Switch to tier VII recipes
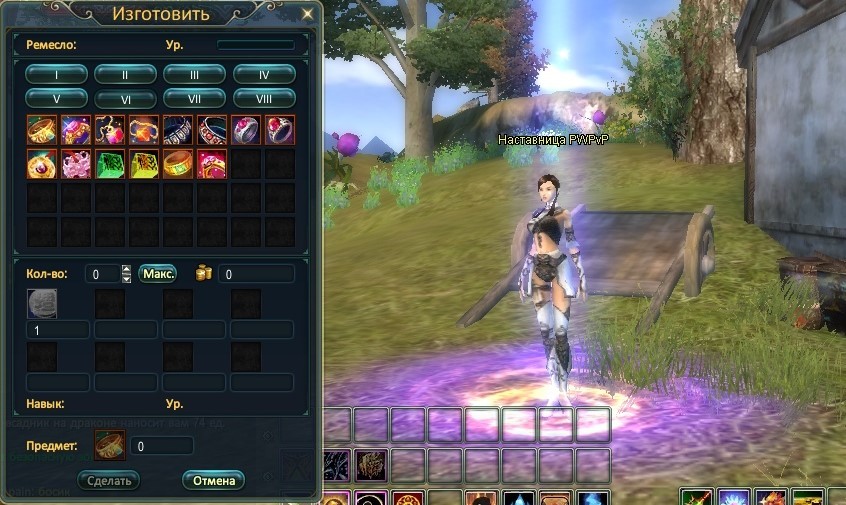This screenshot has width=846, height=505. (194, 98)
